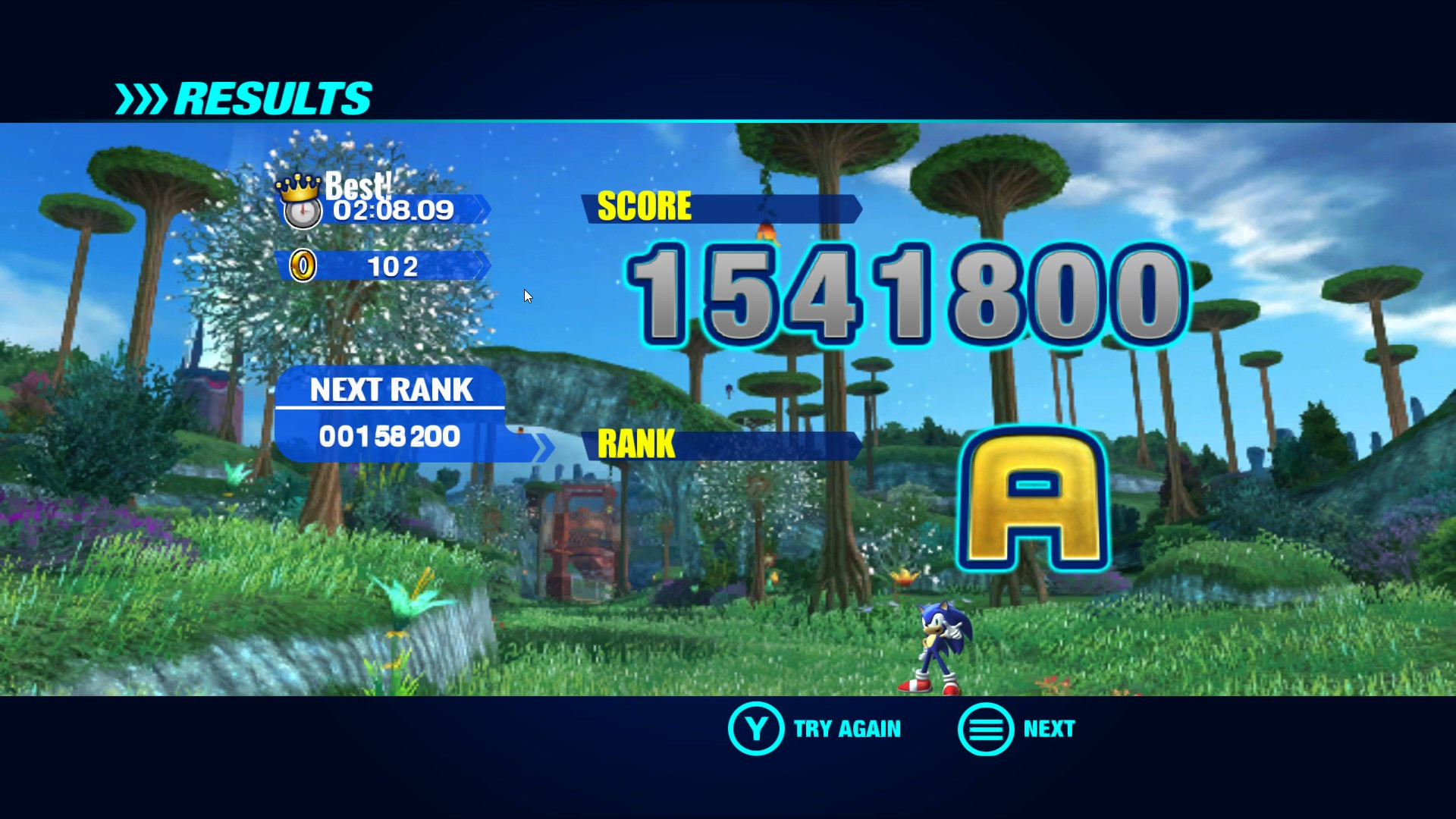Select the TRY AGAIN option
Viewport: 1456px width, 819px height.
[x=847, y=729]
